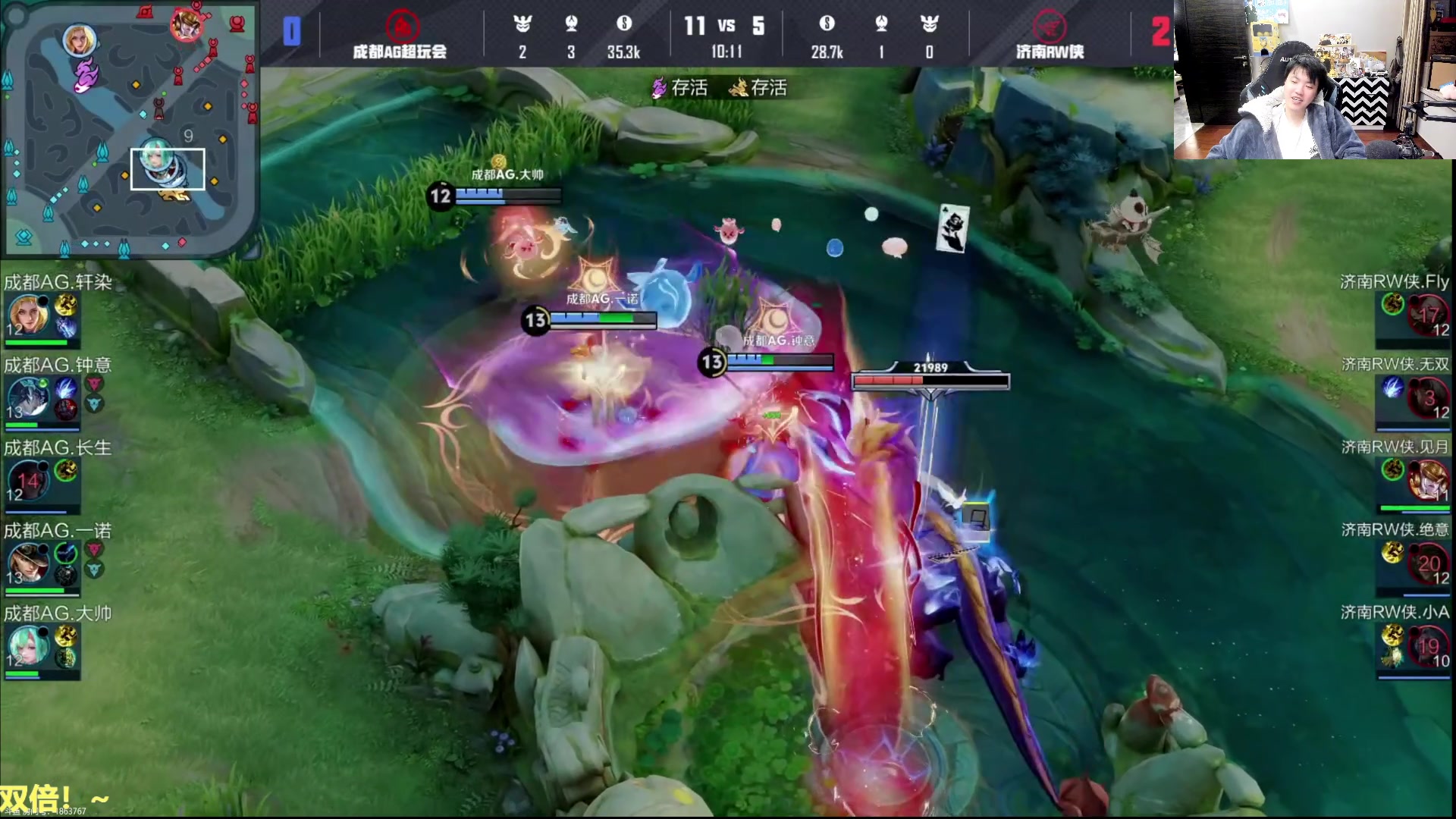Choose 济南RW侠.无双 player portrait
1456x819 pixels.
point(1428,397)
